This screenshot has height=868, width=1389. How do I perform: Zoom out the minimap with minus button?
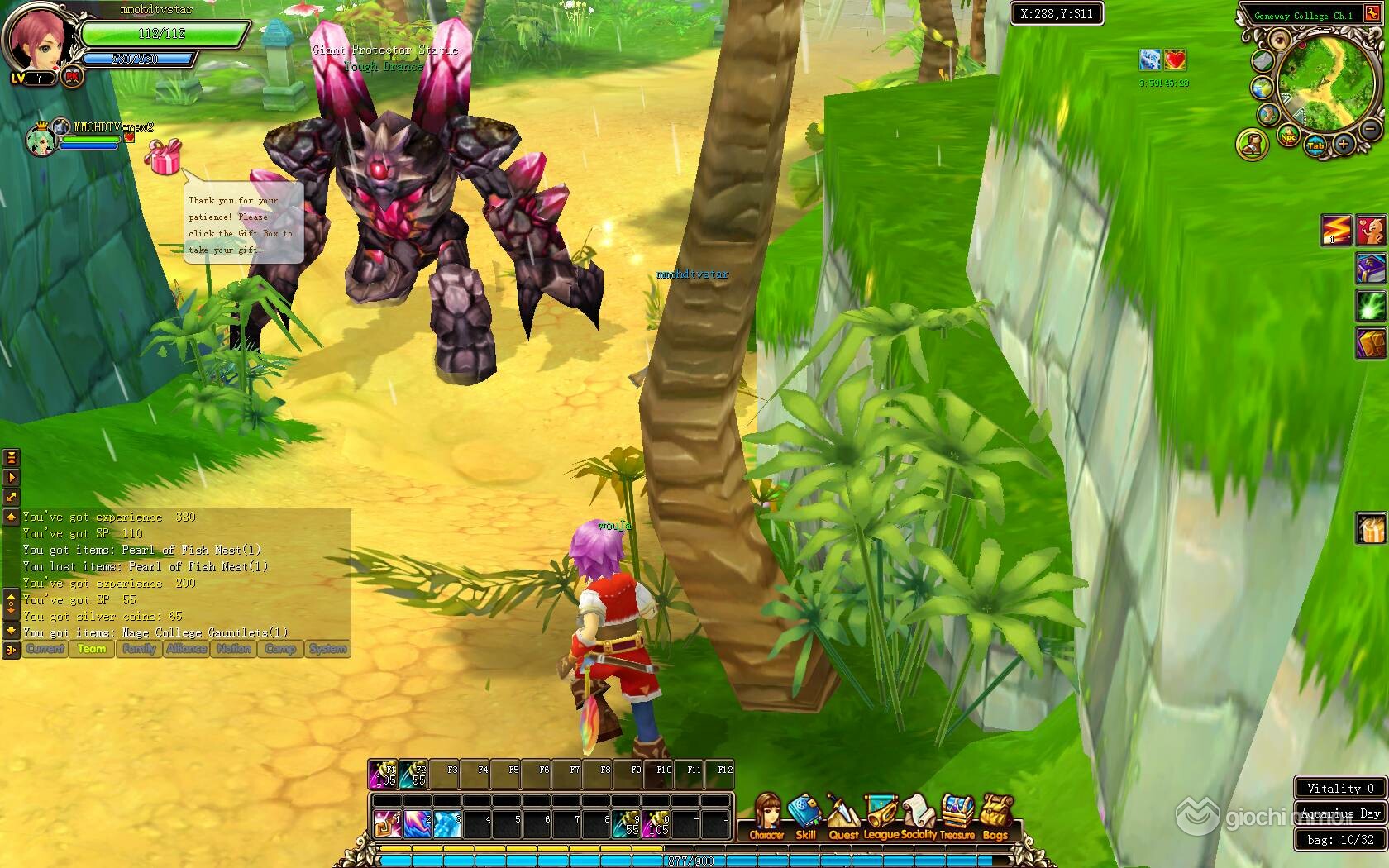point(1370,130)
